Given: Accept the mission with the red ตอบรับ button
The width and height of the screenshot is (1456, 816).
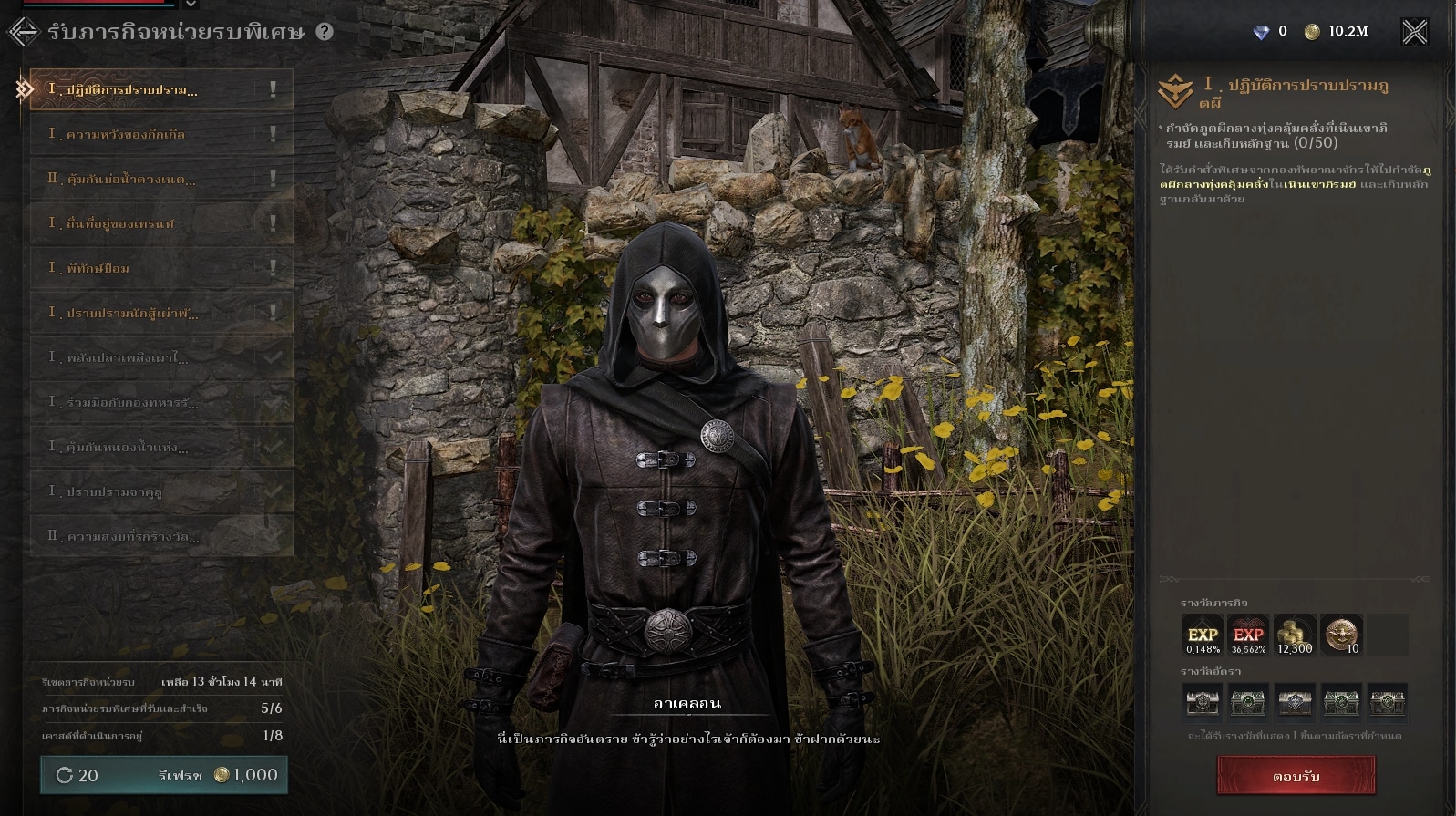Looking at the screenshot, I should [1296, 777].
